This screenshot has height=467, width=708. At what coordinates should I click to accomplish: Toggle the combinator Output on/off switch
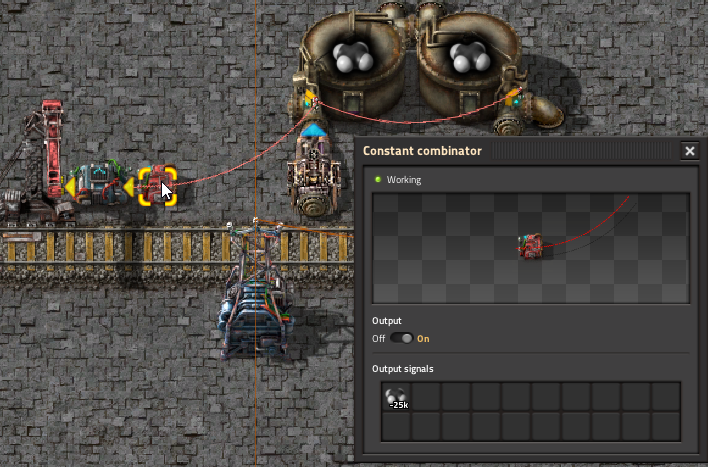coord(401,338)
